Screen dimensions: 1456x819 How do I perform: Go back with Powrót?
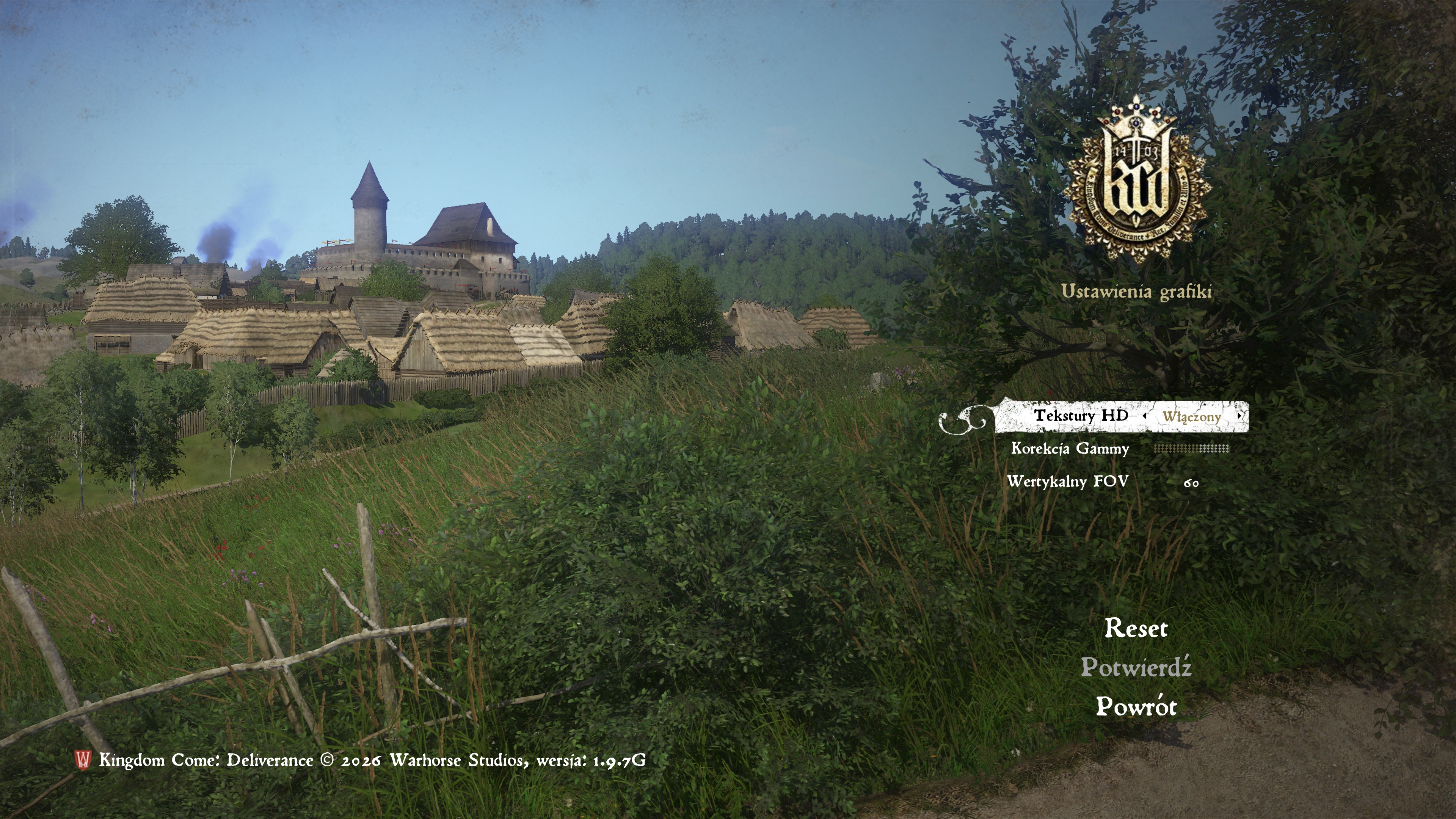coord(1136,706)
